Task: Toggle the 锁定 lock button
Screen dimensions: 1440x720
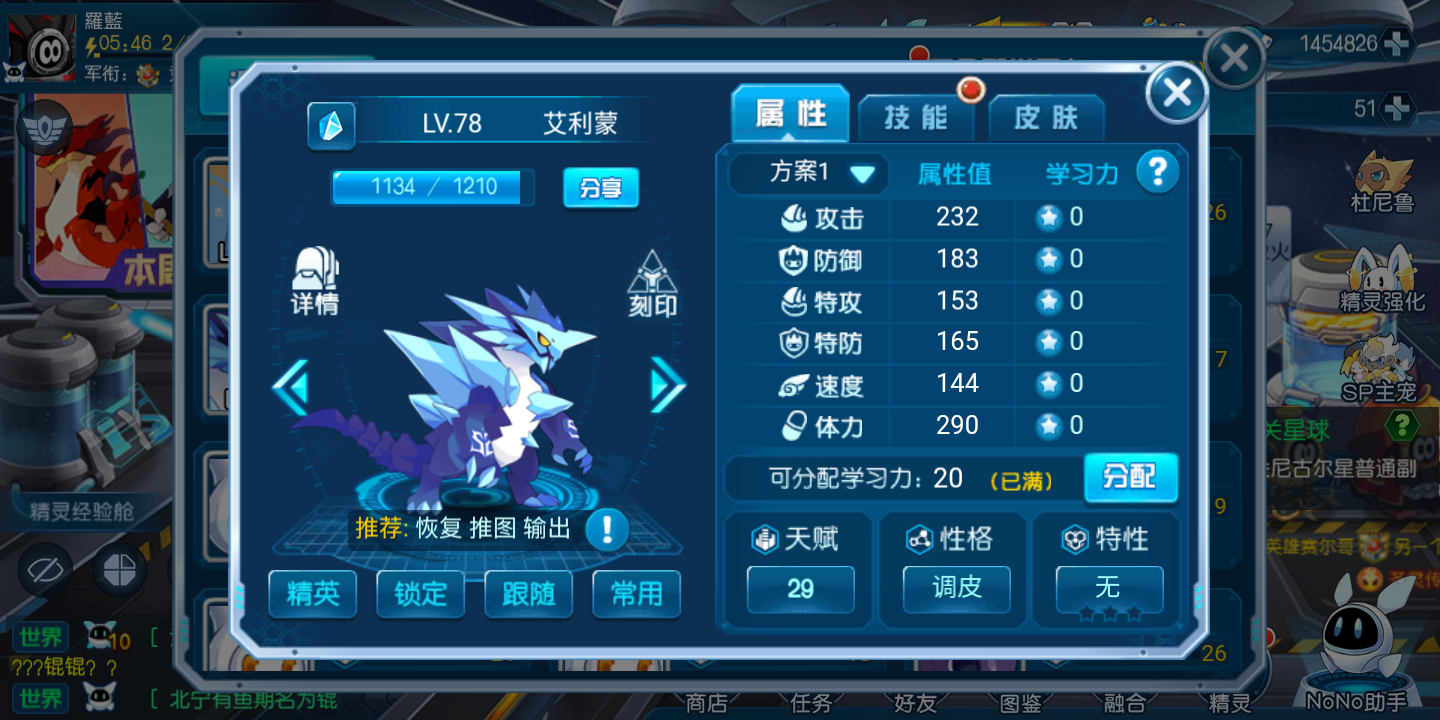Action: coord(421,594)
